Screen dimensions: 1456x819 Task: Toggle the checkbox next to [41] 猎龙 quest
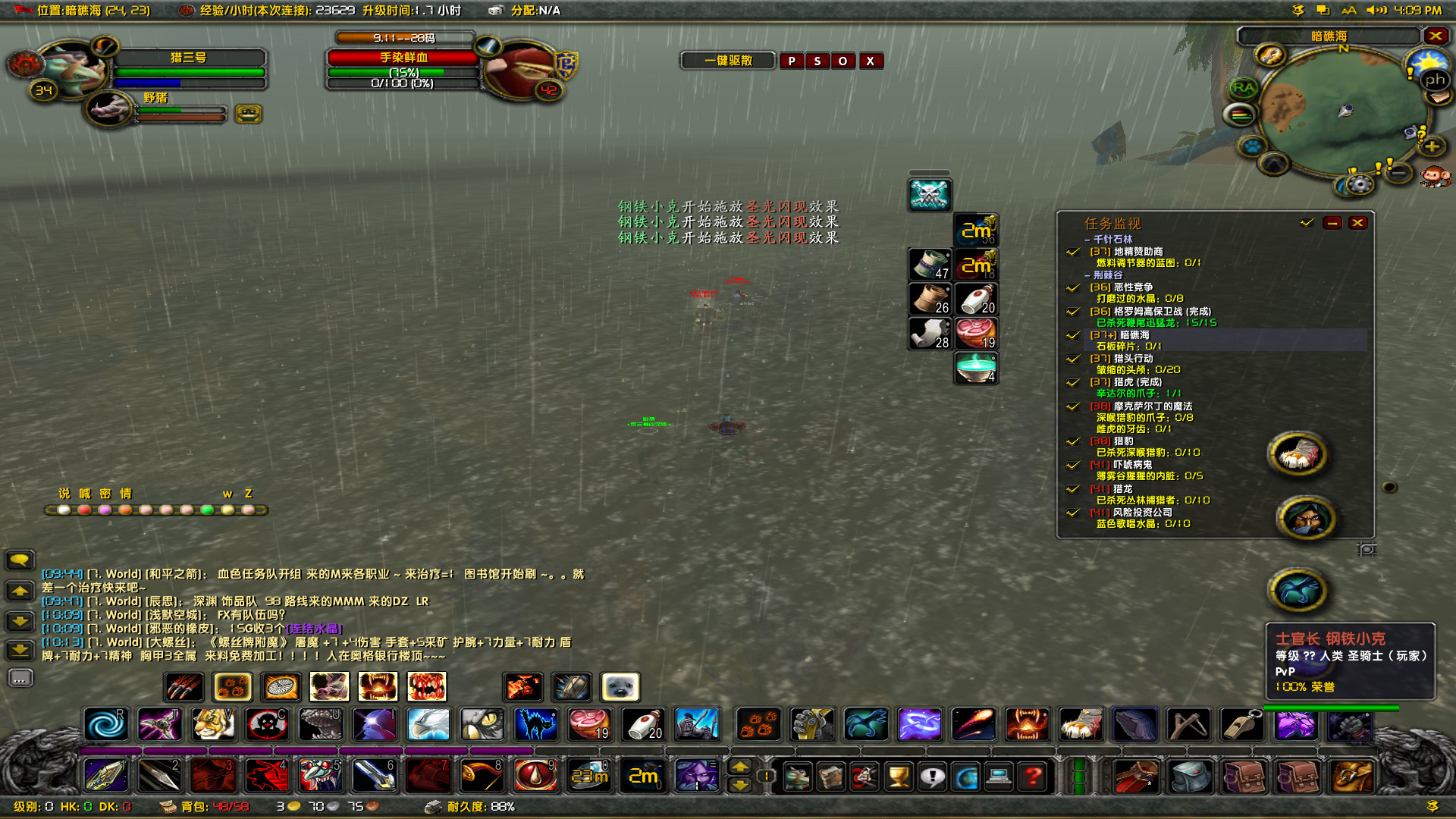coord(1073,488)
